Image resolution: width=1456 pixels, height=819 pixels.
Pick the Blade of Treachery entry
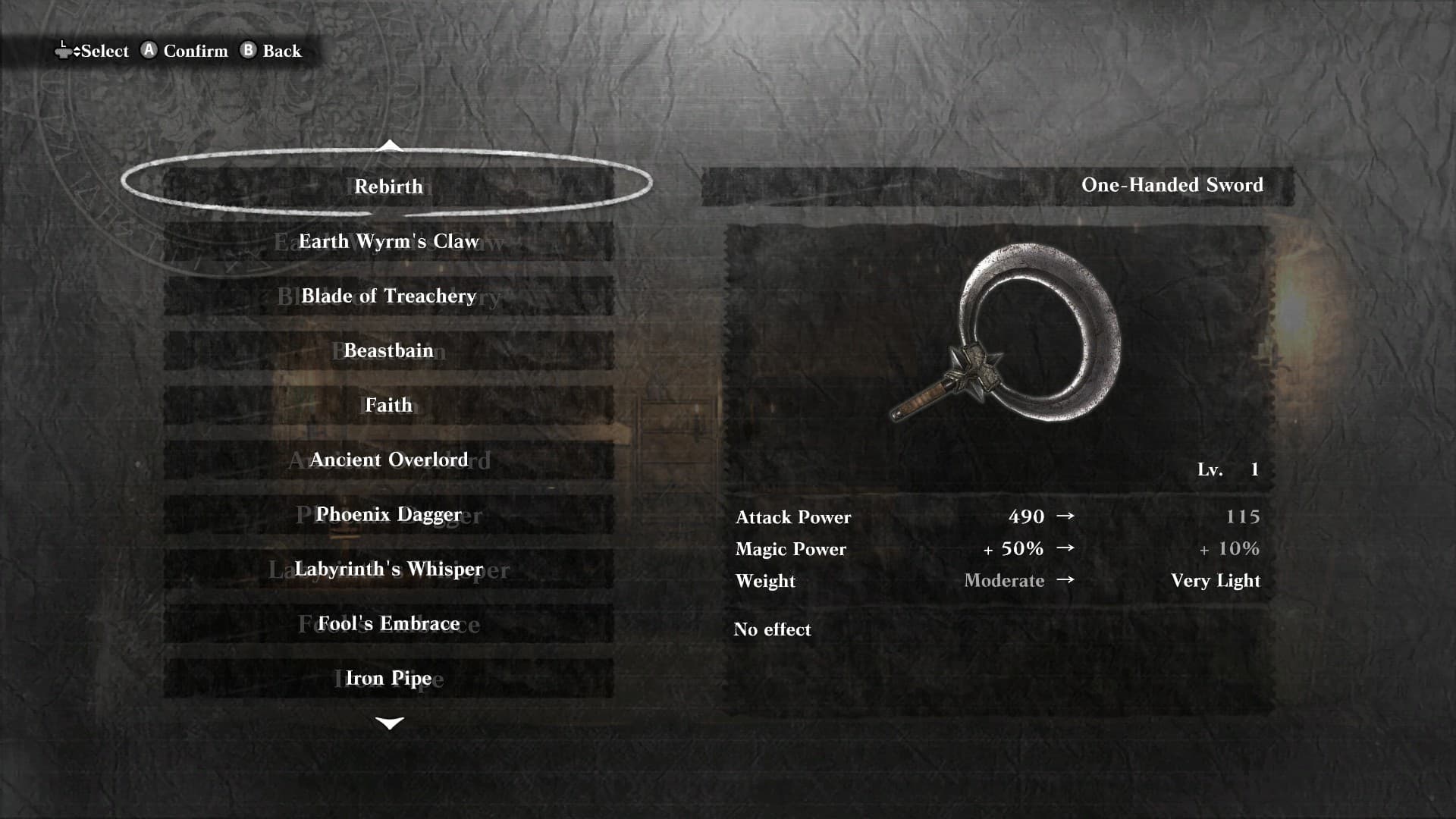(388, 296)
